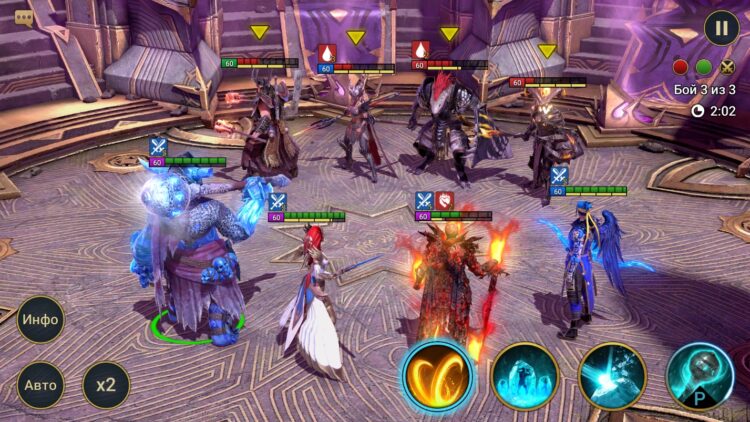The image size is (750, 422).
Task: Pause the battle
Action: [721, 27]
